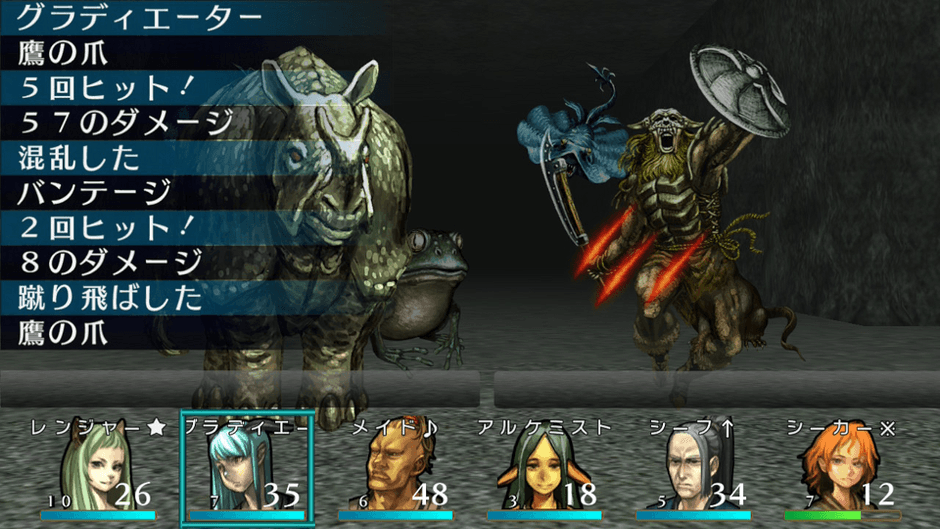
Task: Choose the highlighted グラディエーター (Gladiator) portrait
Action: pos(247,470)
